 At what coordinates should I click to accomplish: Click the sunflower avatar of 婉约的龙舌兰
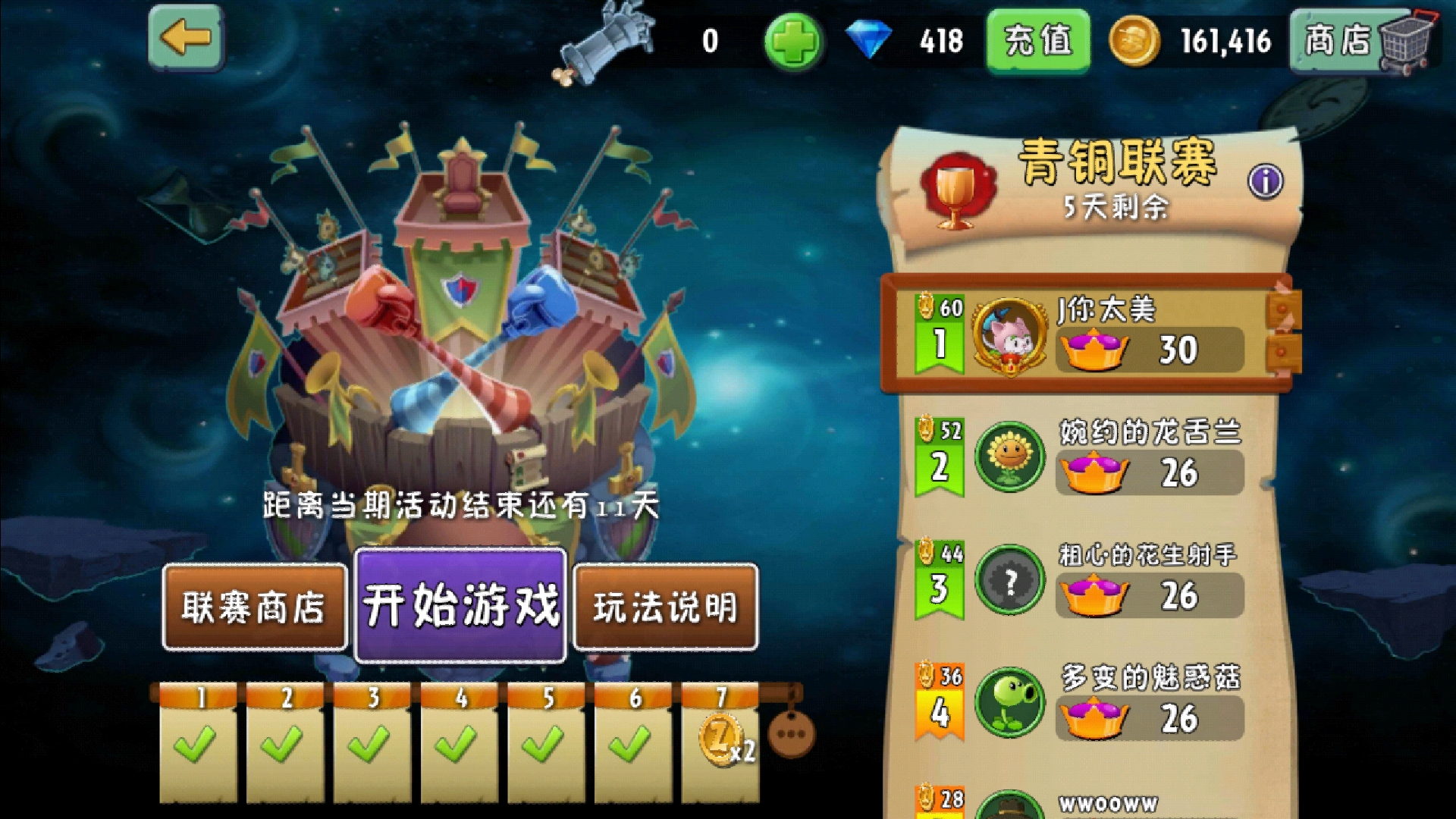[x=1010, y=457]
